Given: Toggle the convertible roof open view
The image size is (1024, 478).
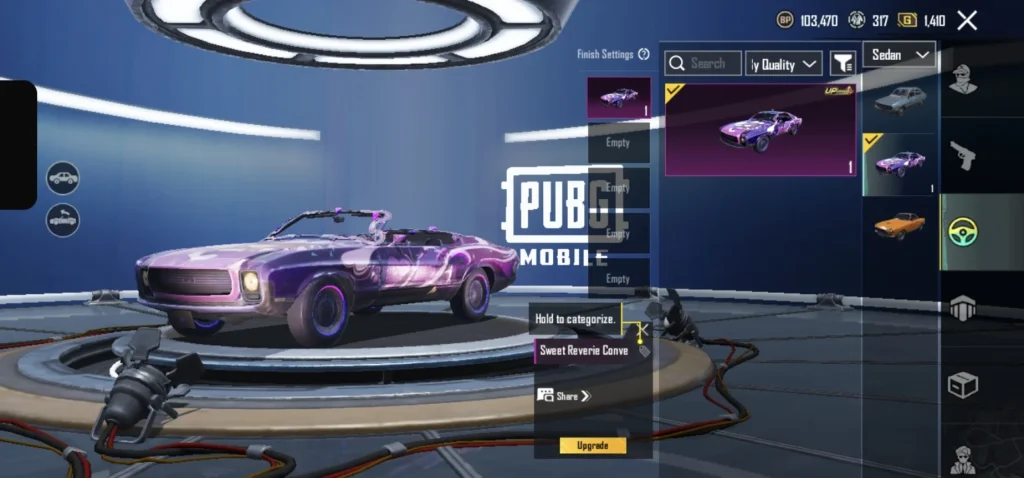Looking at the screenshot, I should click(63, 220).
